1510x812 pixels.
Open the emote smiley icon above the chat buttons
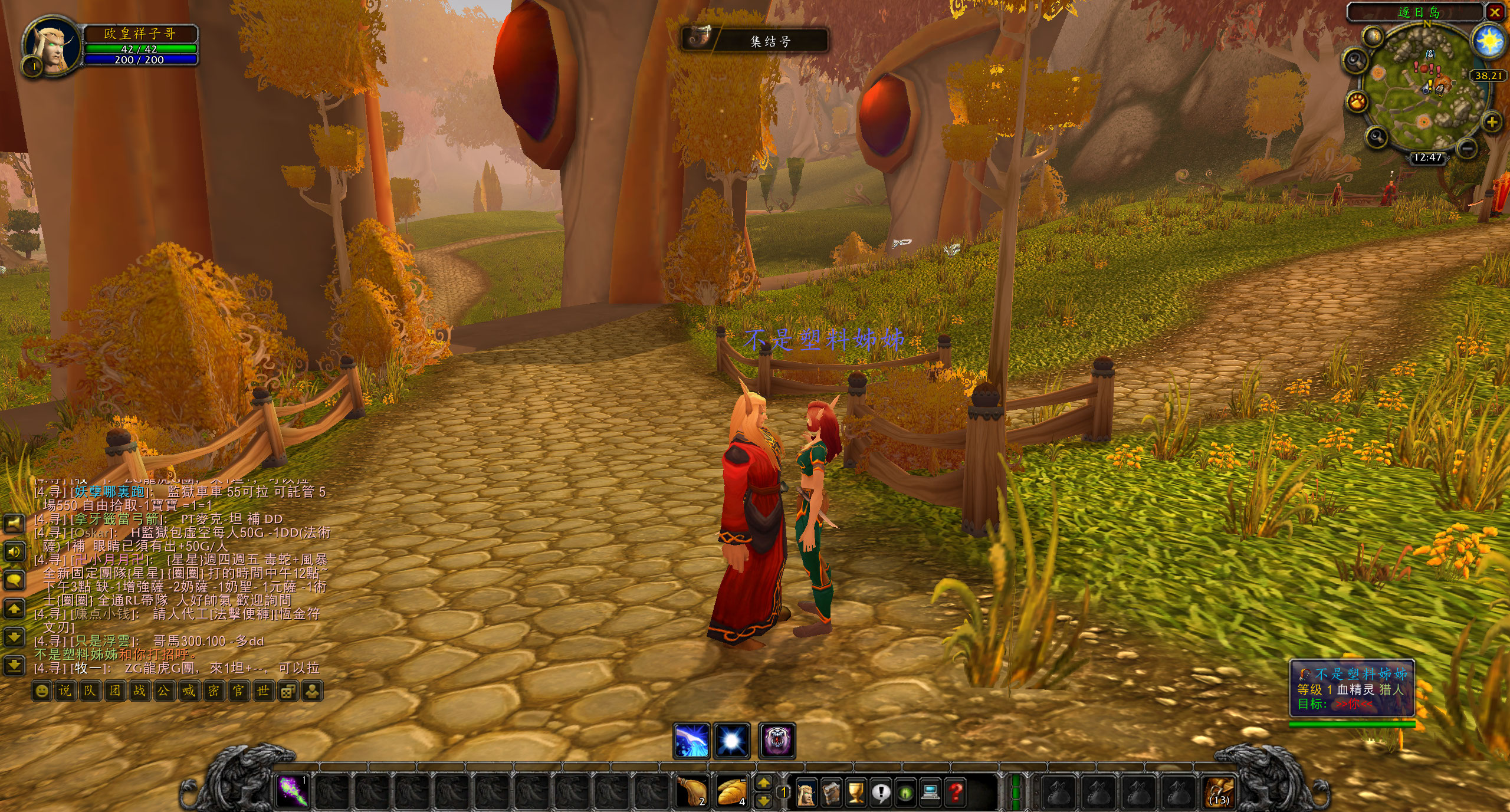click(x=42, y=690)
